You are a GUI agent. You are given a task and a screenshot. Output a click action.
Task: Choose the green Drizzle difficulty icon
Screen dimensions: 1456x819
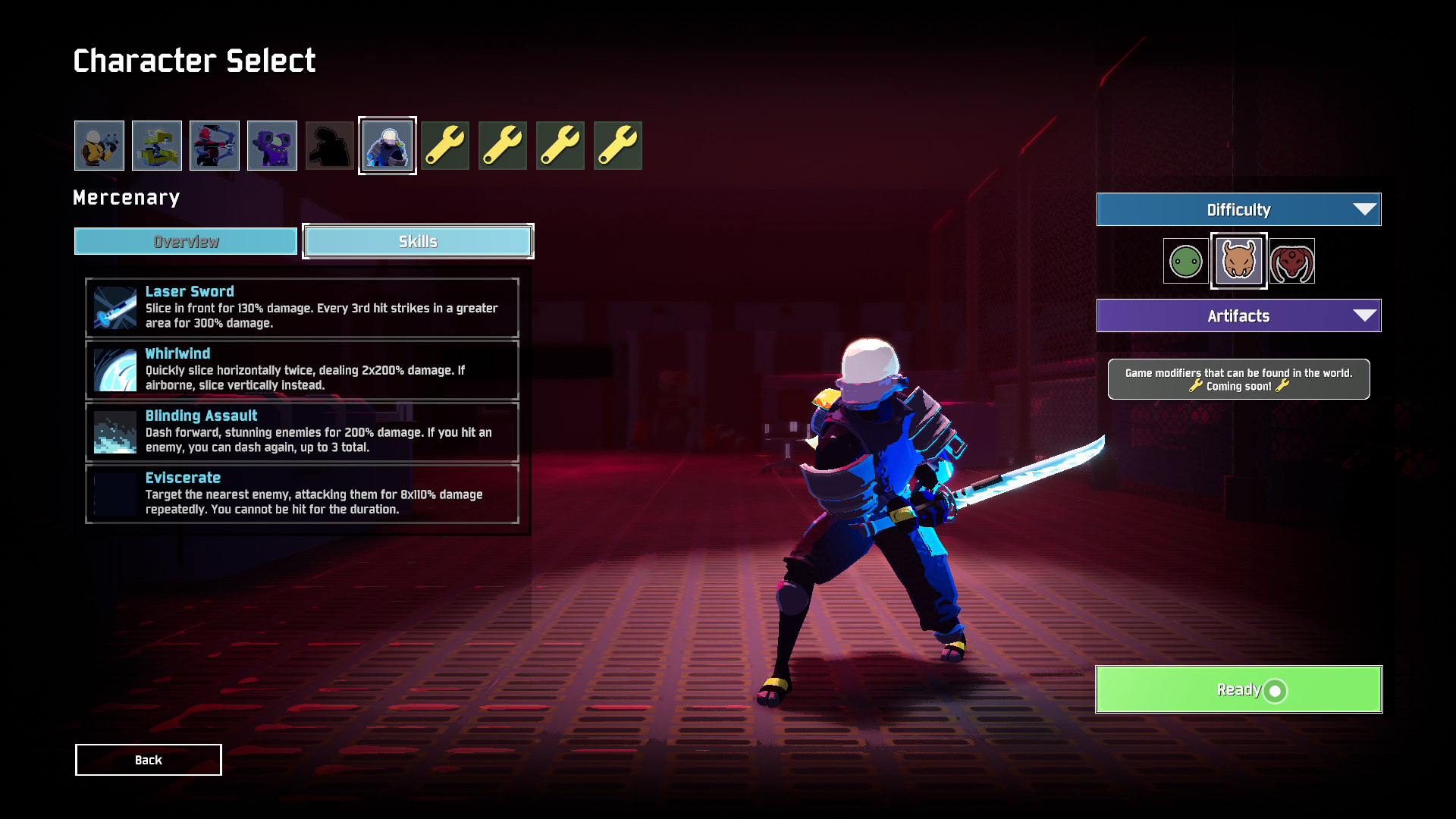[1185, 262]
